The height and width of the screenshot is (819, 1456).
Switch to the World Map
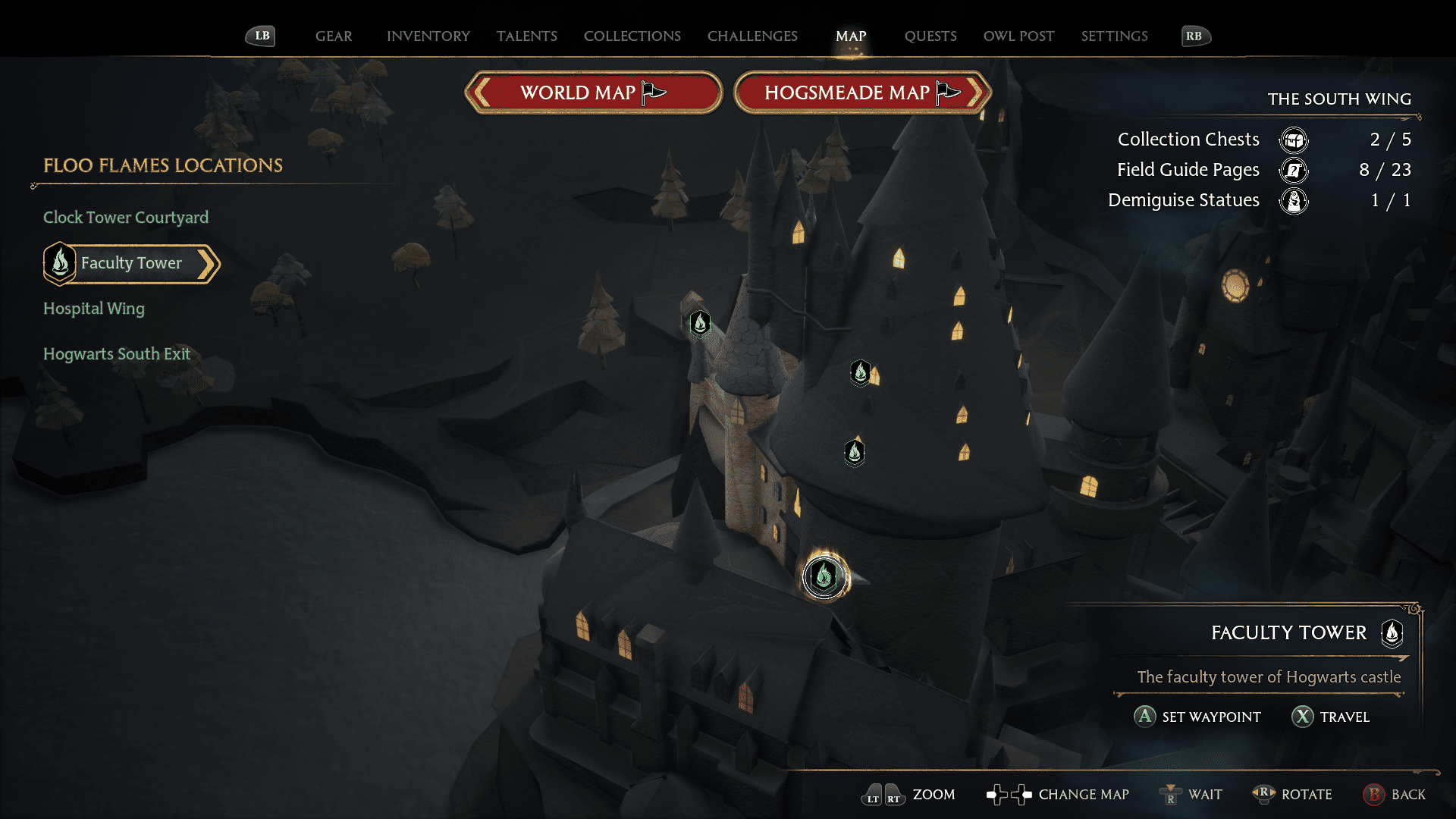593,93
